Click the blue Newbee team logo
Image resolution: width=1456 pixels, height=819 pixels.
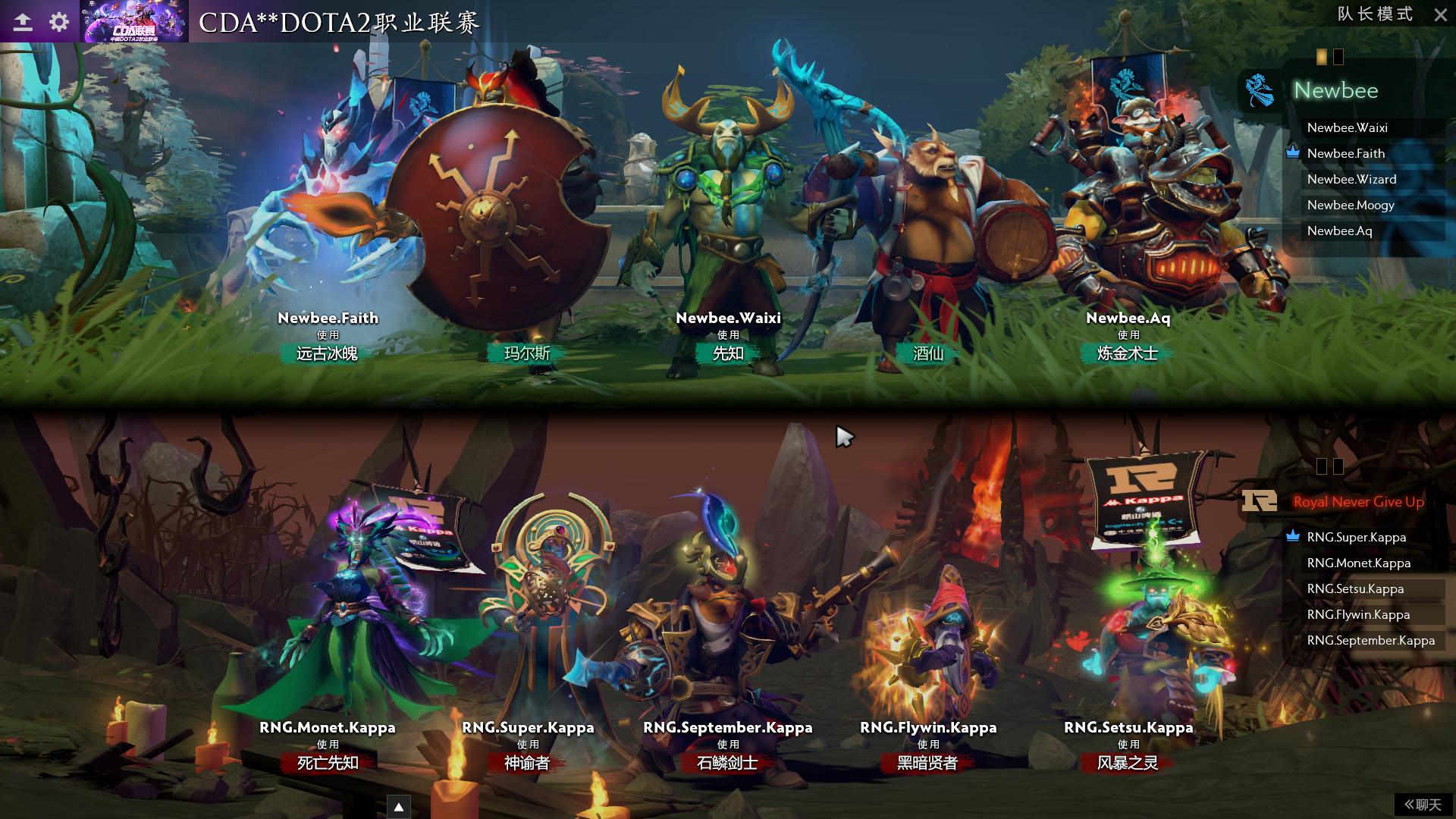click(x=1258, y=92)
